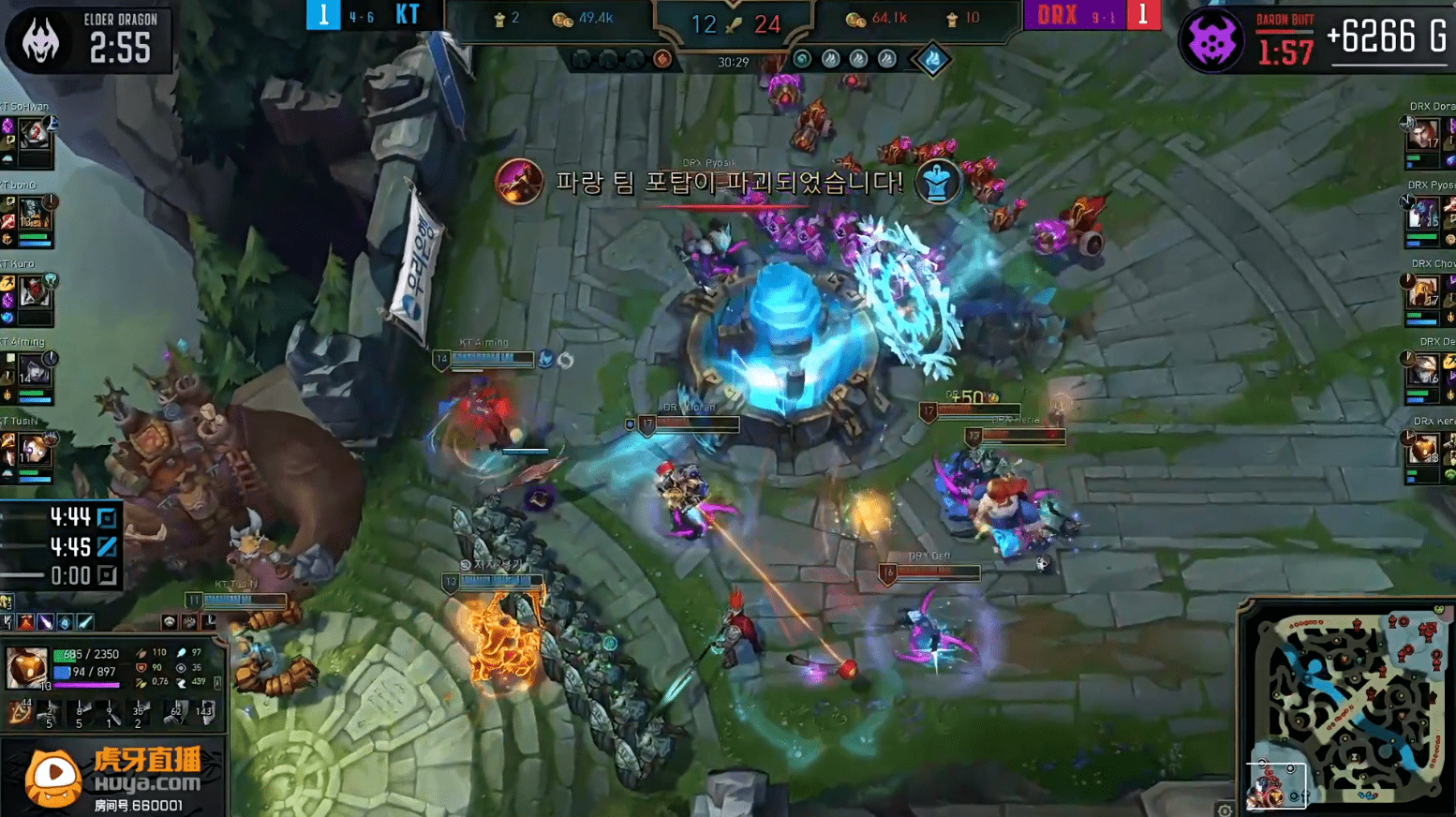Select DRX Keria's champion portrait
The width and height of the screenshot is (1456, 817).
click(1422, 450)
